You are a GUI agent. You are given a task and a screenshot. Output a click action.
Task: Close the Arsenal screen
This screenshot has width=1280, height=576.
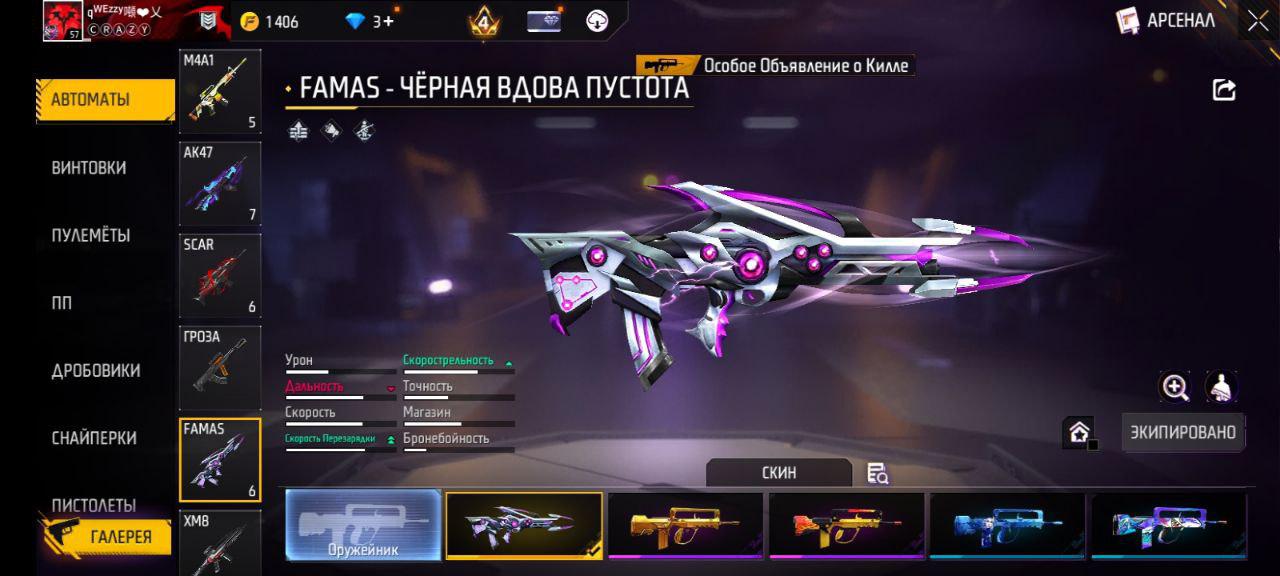point(1257,20)
